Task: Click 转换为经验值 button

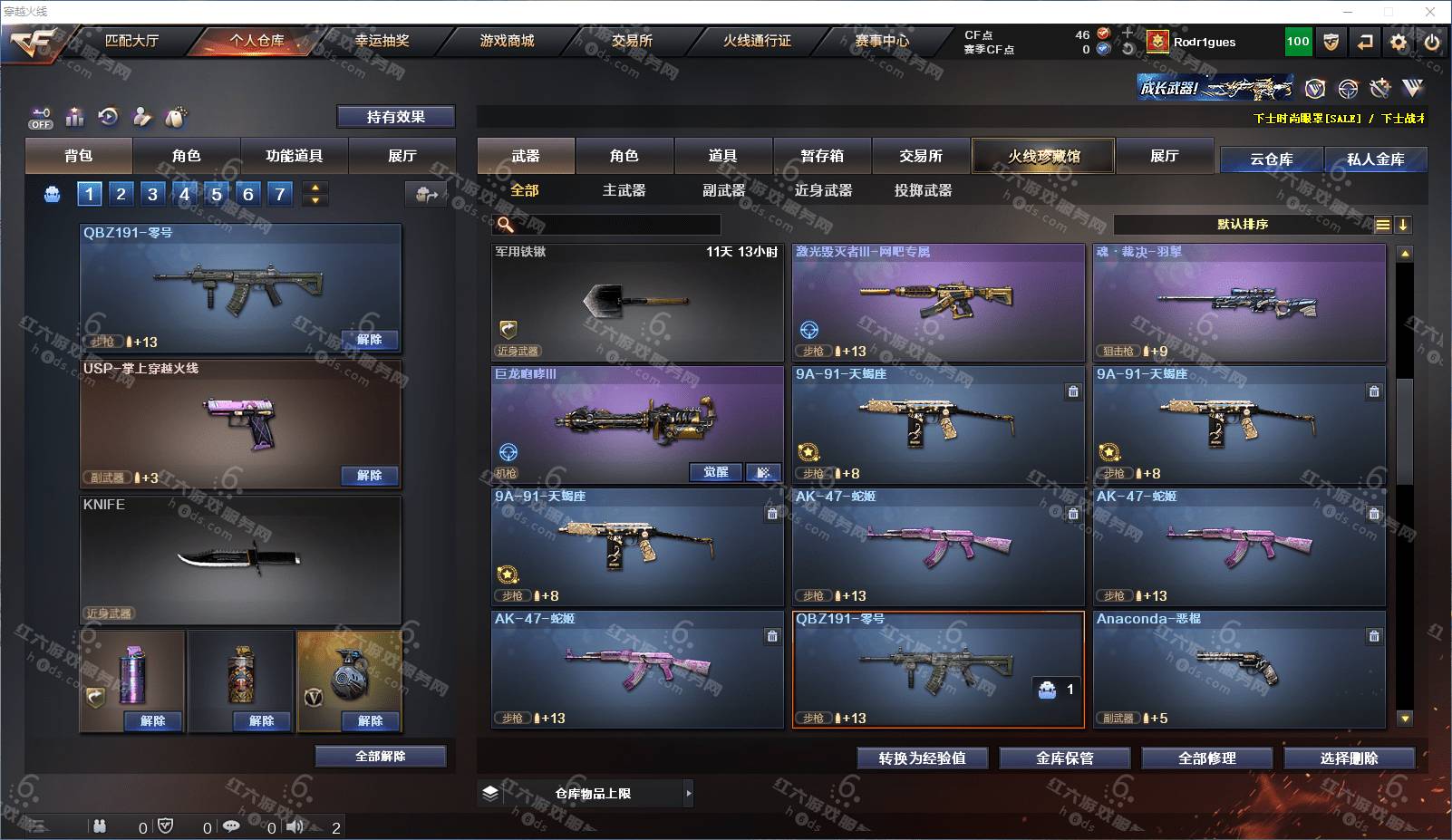Action: point(922,758)
